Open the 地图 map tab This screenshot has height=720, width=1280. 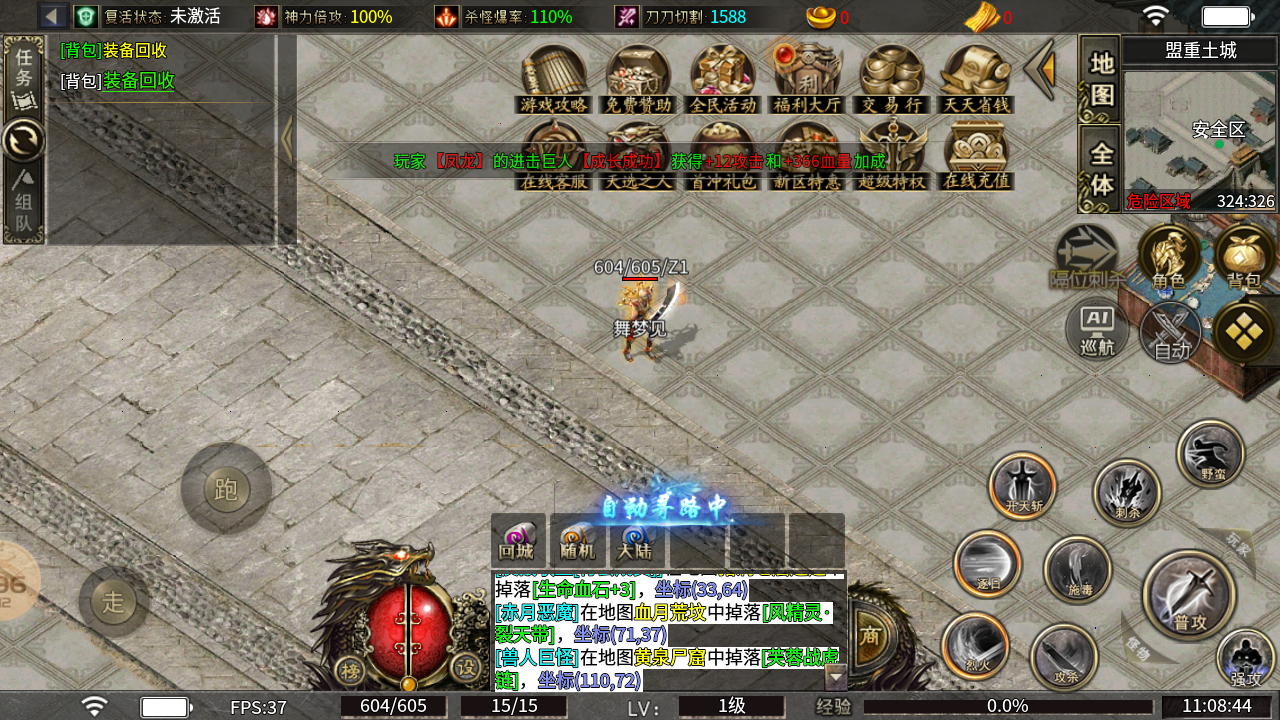pyautogui.click(x=1101, y=79)
